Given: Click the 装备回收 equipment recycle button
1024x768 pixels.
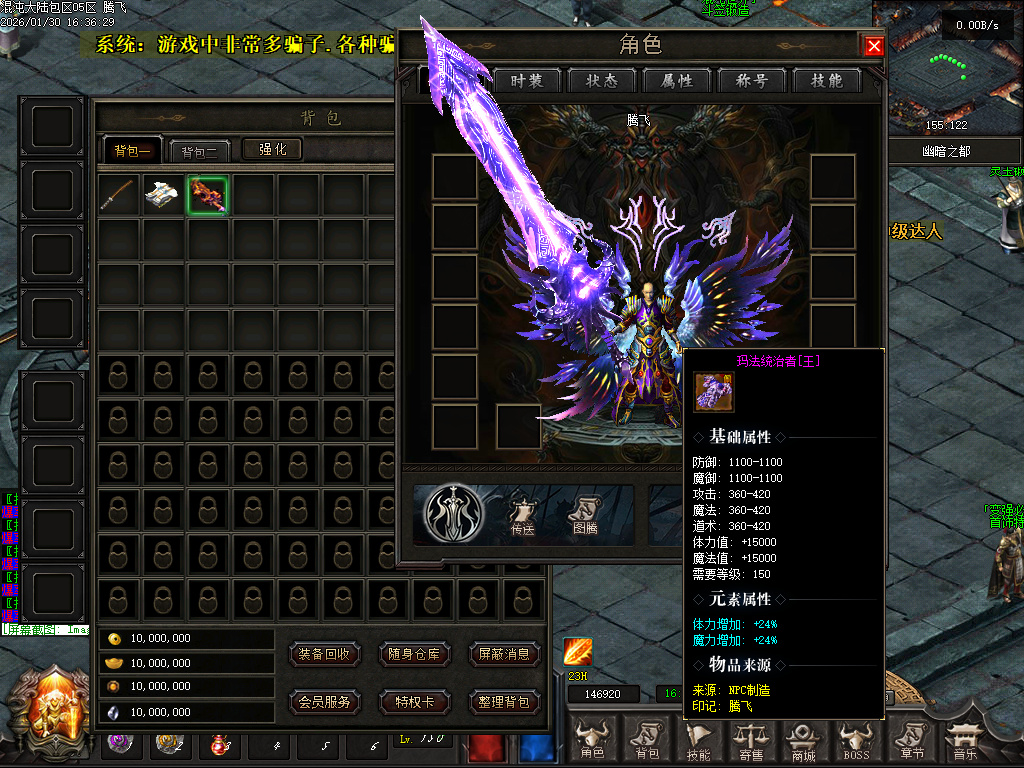Looking at the screenshot, I should click(x=324, y=654).
